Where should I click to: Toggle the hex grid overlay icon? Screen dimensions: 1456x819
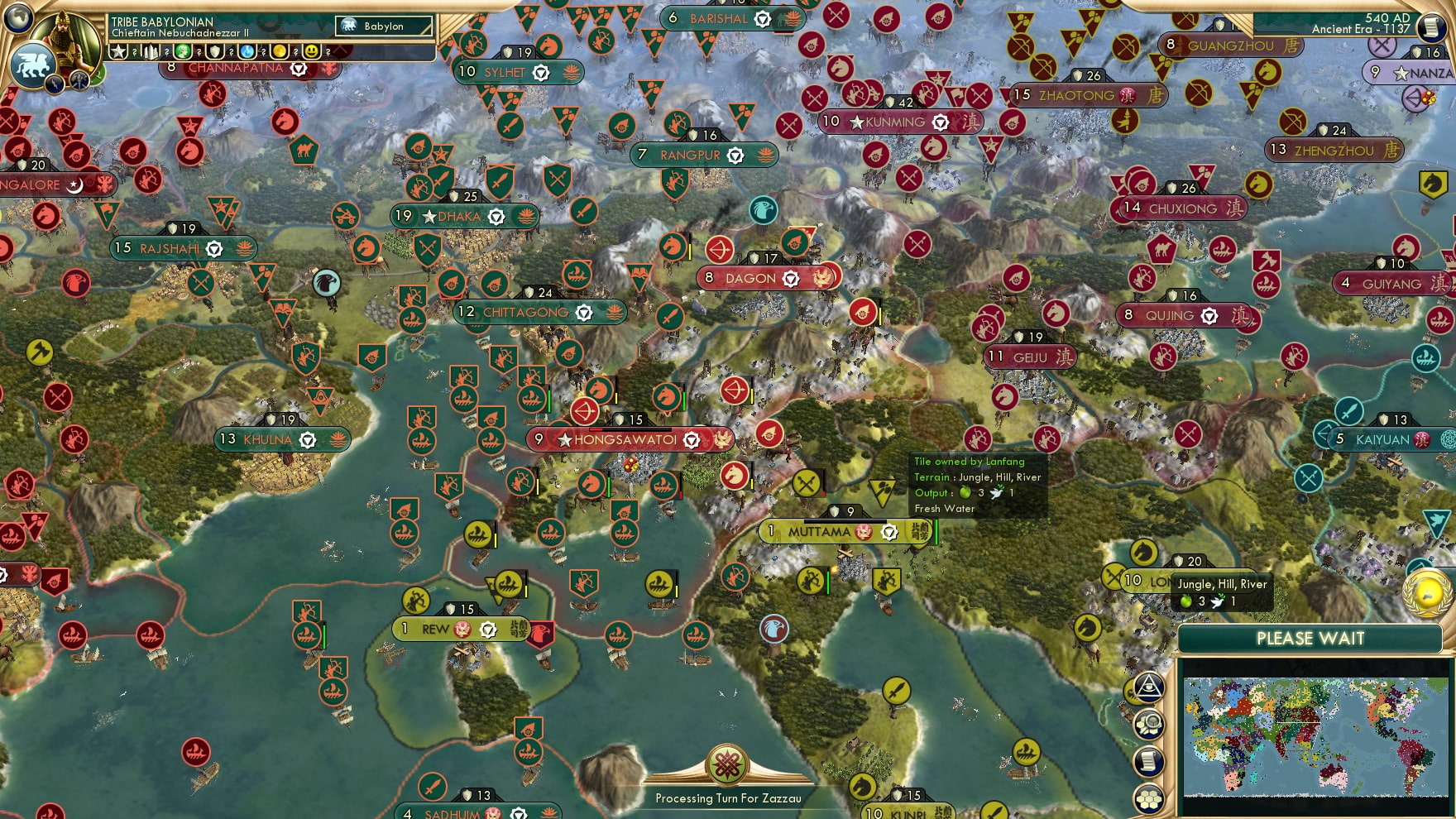coord(1148,798)
